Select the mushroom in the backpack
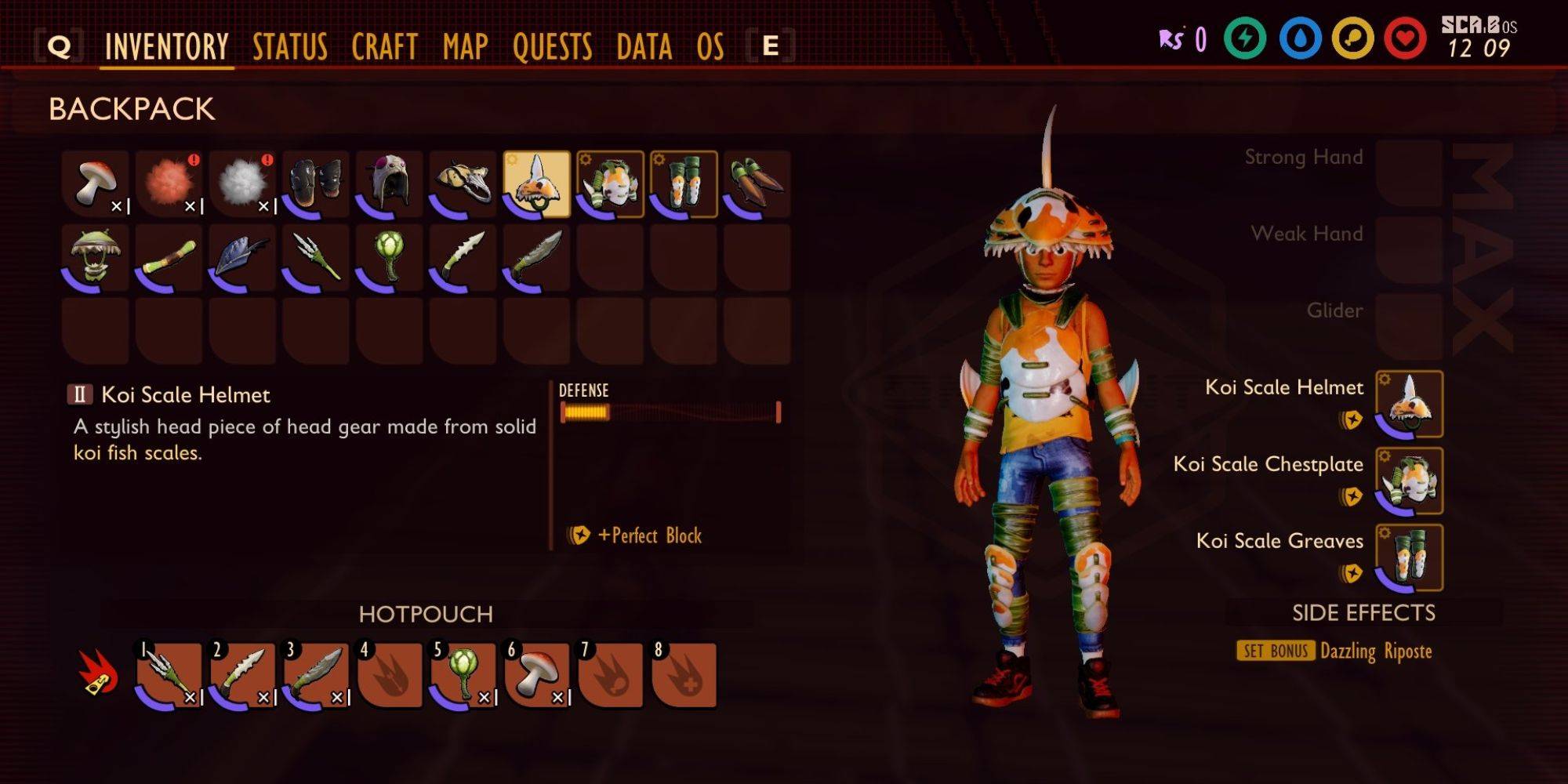The height and width of the screenshot is (784, 1568). click(96, 184)
